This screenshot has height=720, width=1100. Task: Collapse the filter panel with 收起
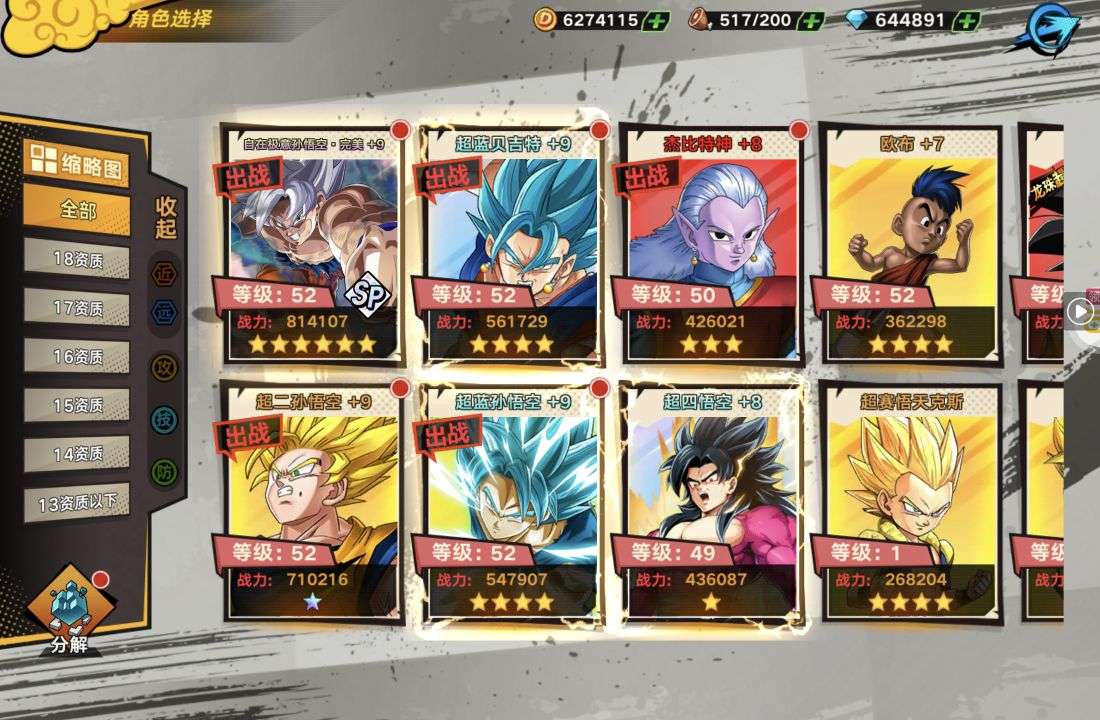[x=166, y=217]
